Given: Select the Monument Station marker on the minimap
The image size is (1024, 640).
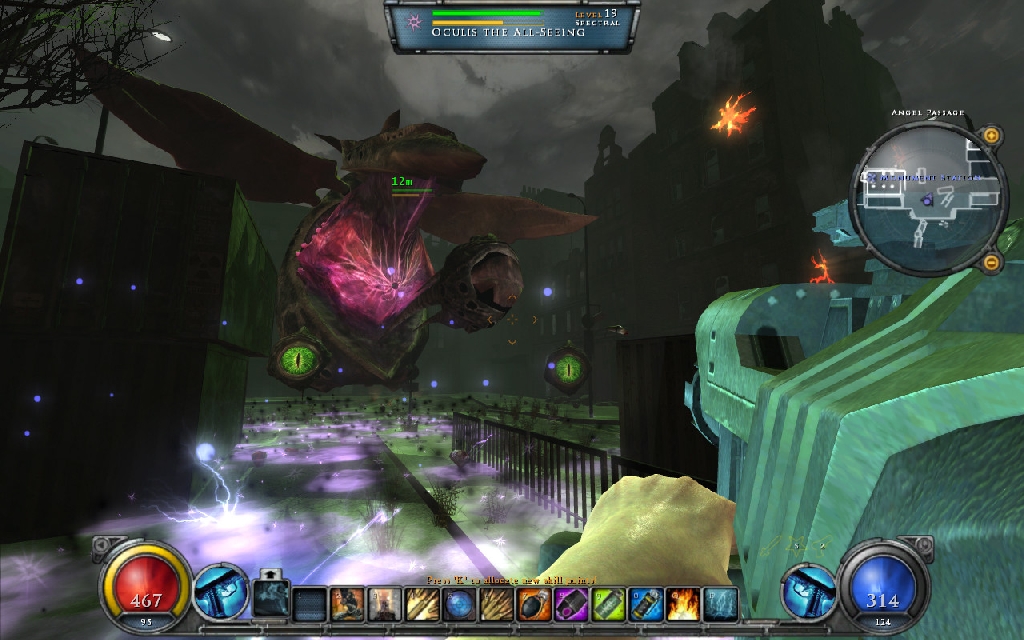Looking at the screenshot, I should [873, 178].
